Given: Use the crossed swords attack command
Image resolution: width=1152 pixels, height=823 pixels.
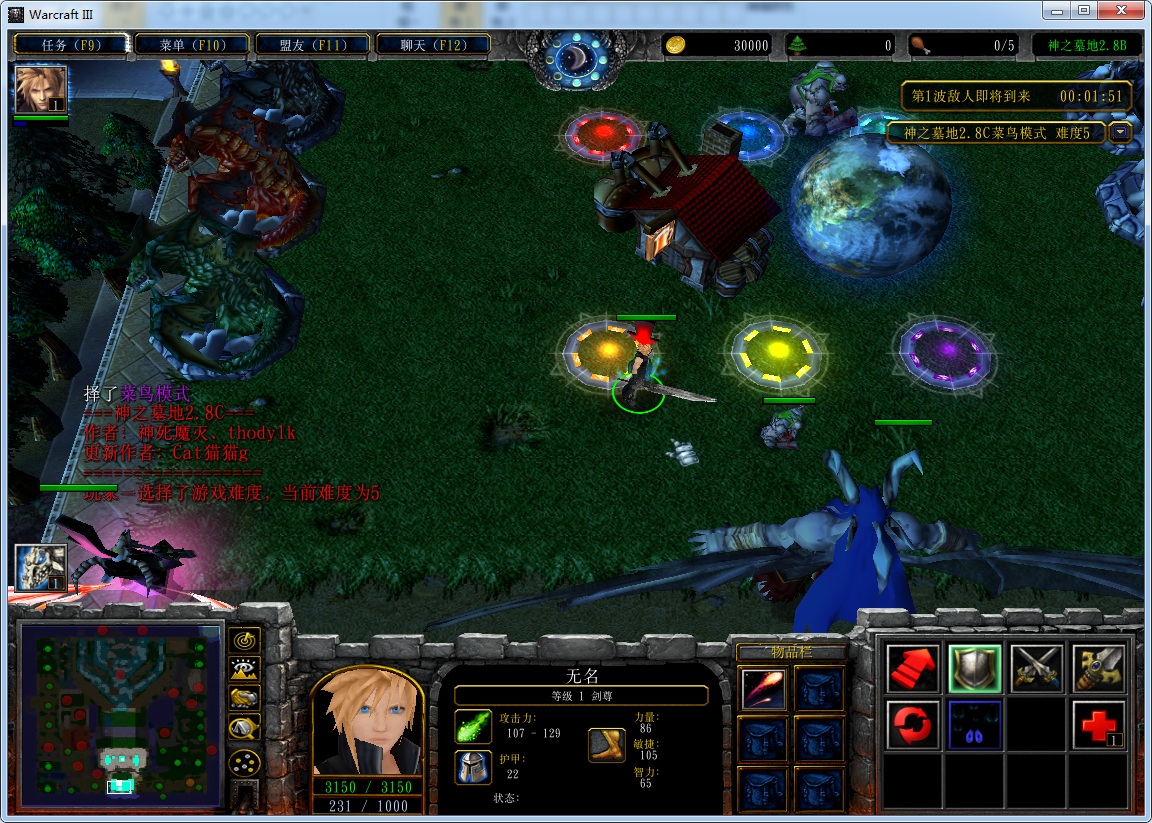Looking at the screenshot, I should (1036, 668).
